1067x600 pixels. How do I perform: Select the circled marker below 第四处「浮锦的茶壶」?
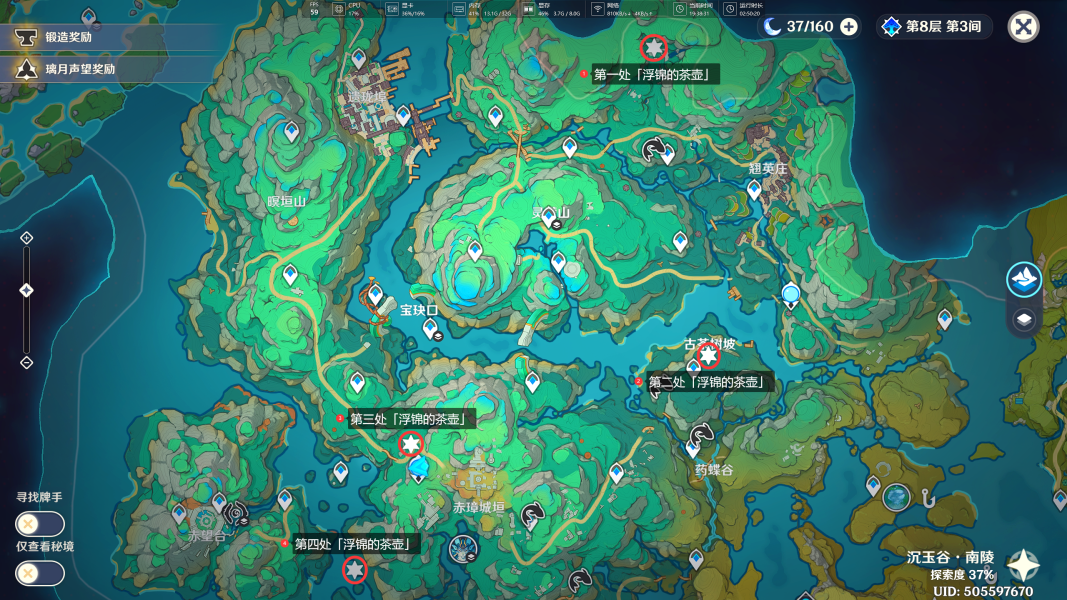(354, 570)
